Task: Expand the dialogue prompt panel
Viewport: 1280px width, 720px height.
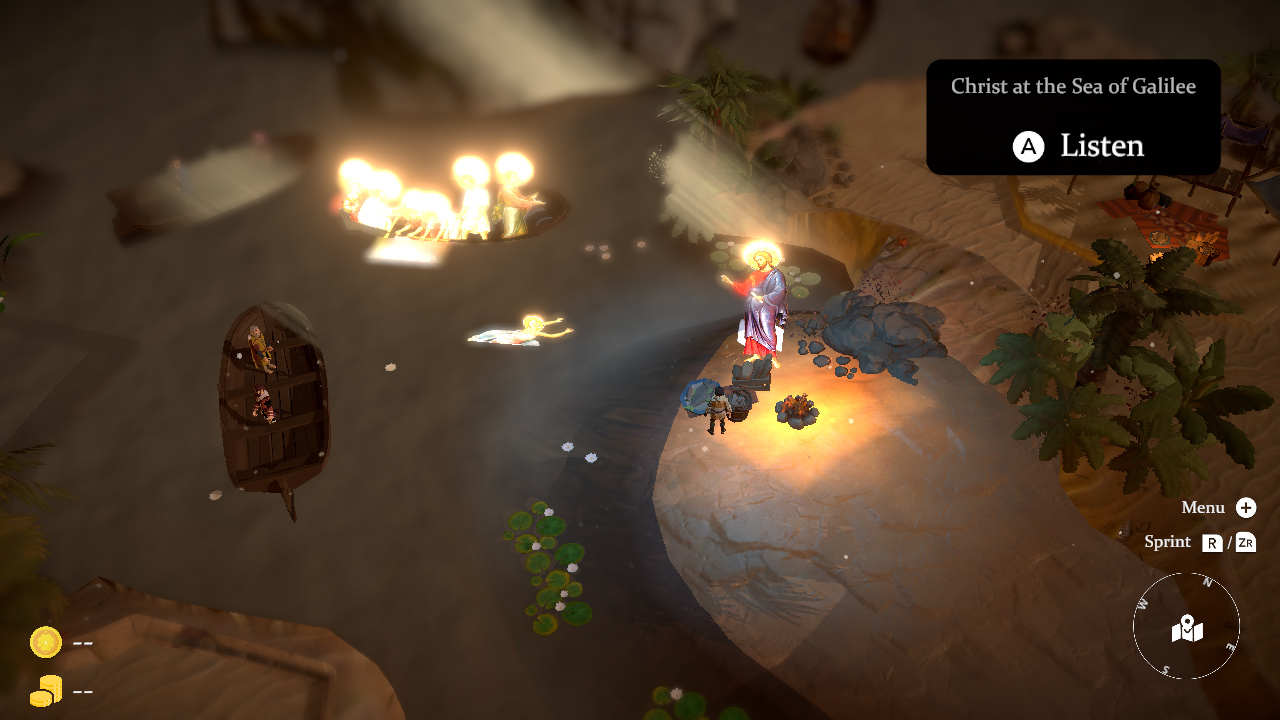Action: [x=1074, y=115]
